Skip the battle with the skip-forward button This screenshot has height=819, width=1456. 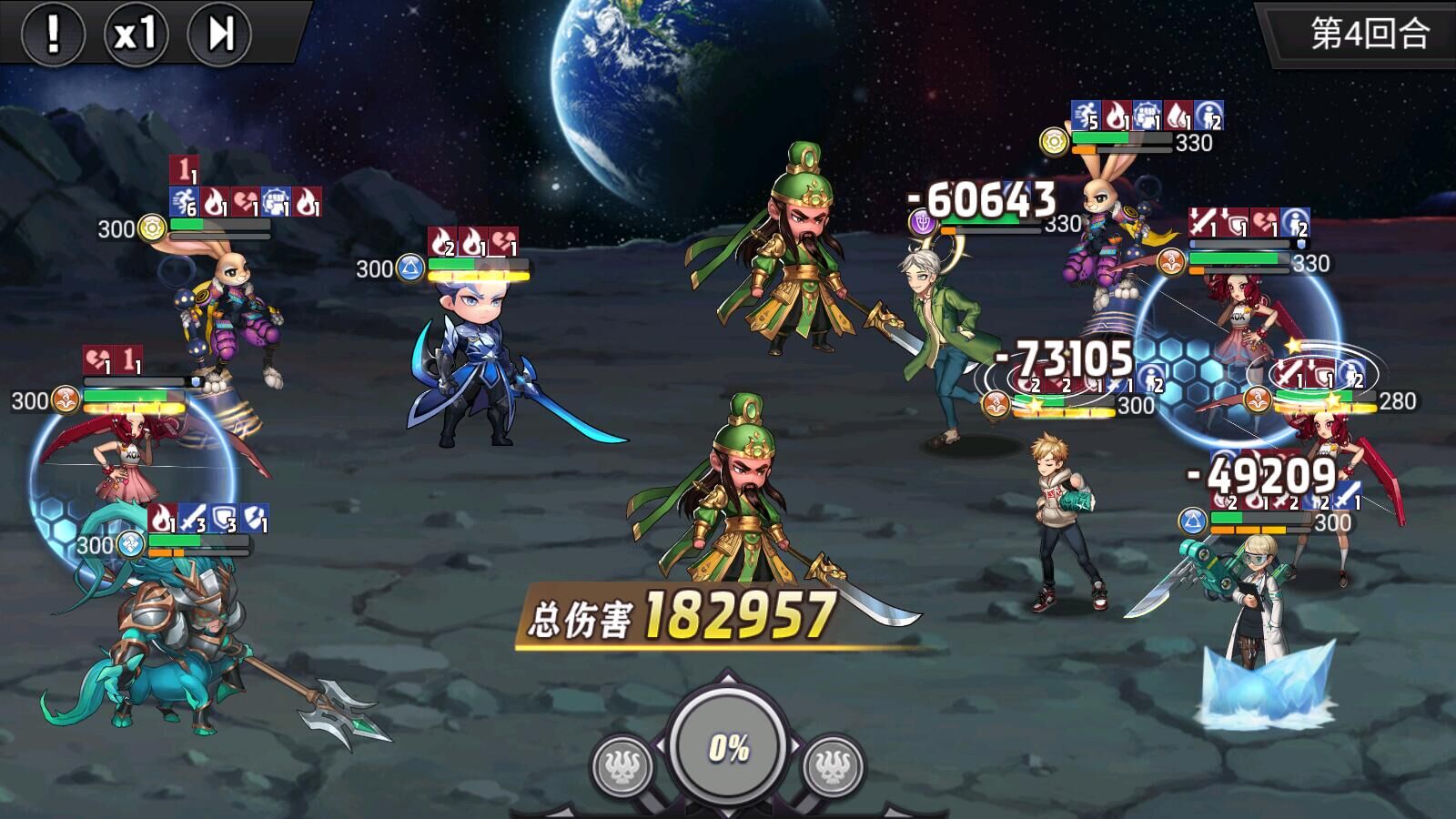point(219,35)
